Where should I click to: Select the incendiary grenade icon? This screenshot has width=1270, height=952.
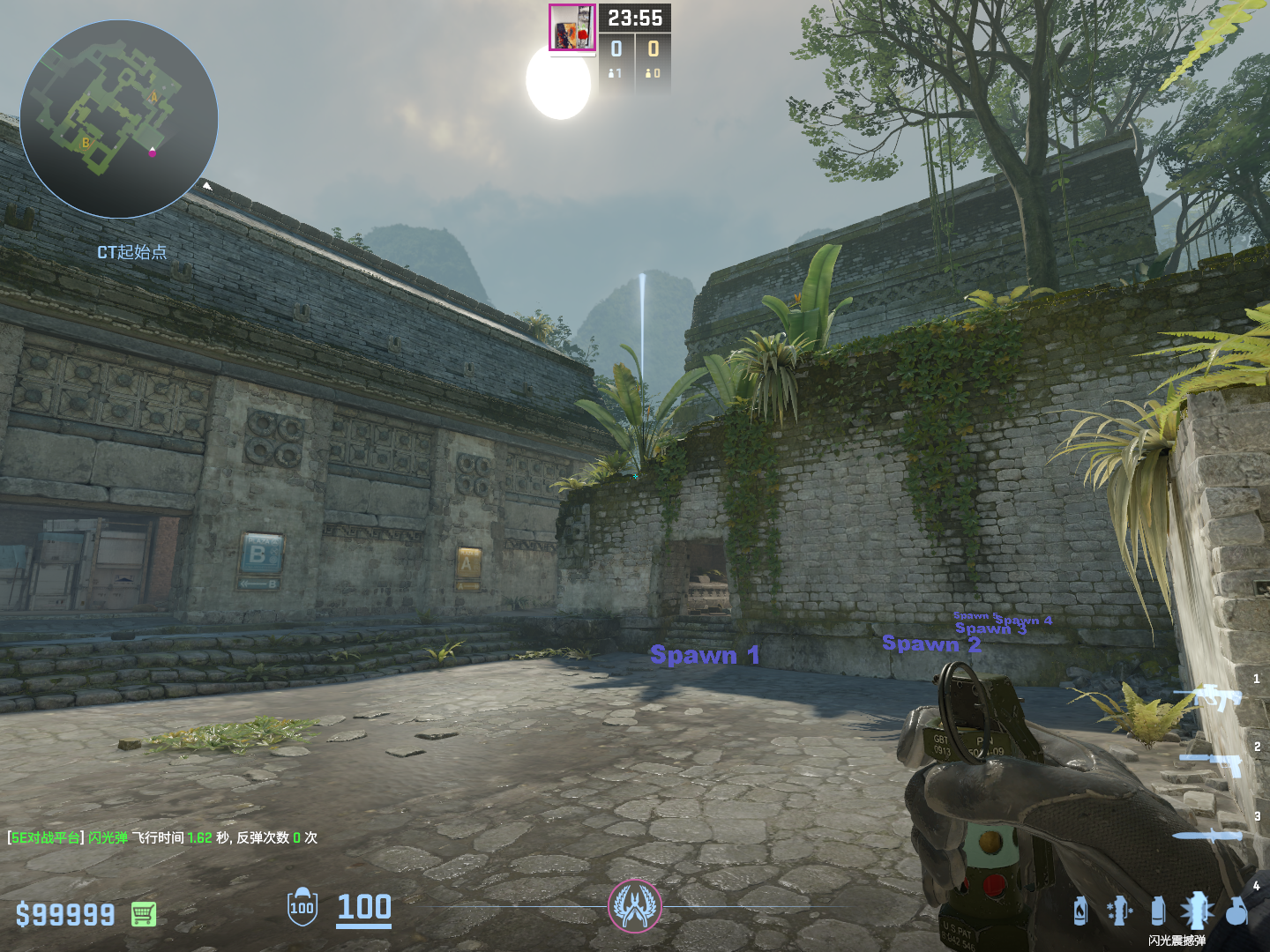click(x=1080, y=911)
